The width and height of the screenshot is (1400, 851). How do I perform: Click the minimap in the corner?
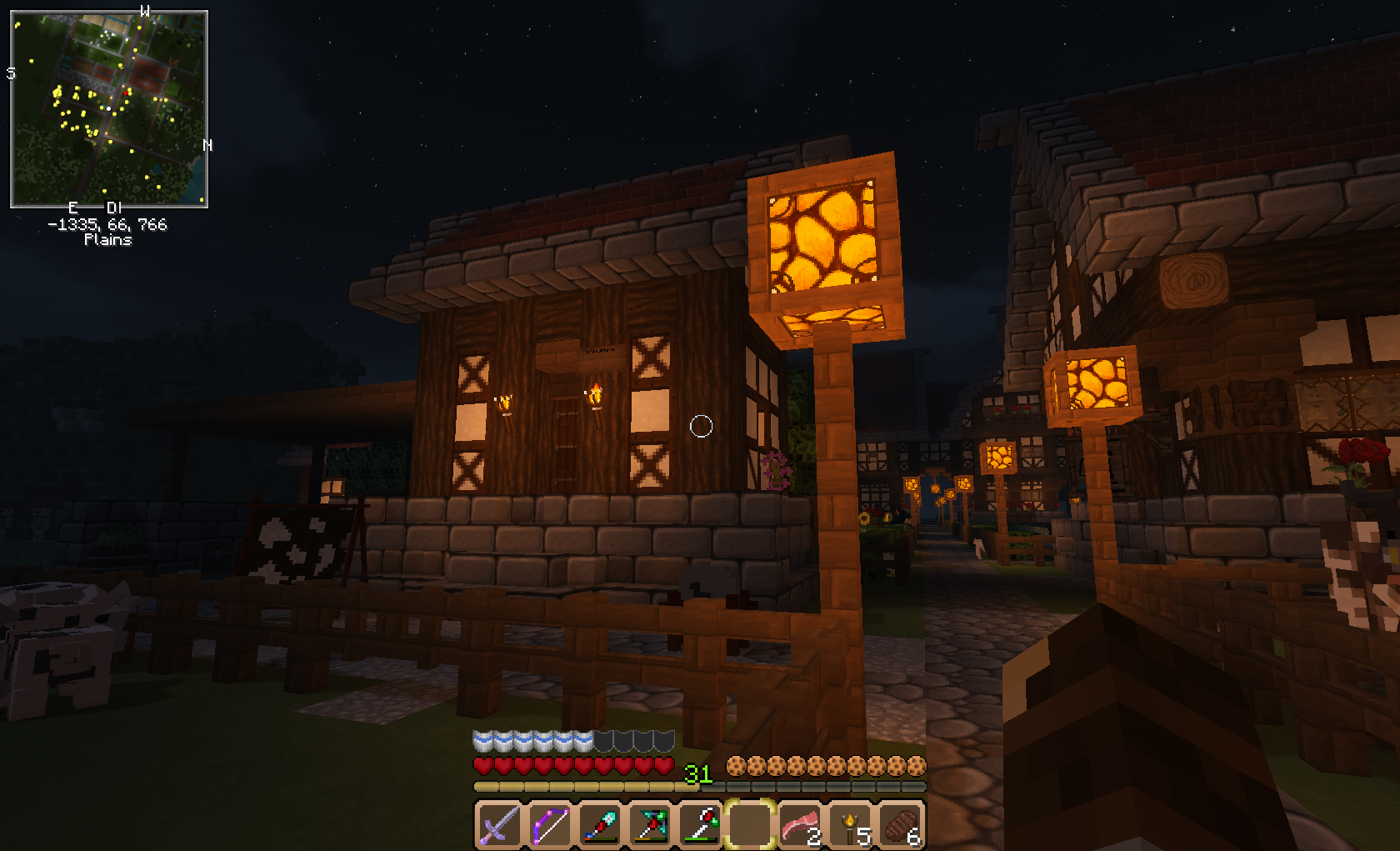pyautogui.click(x=109, y=109)
